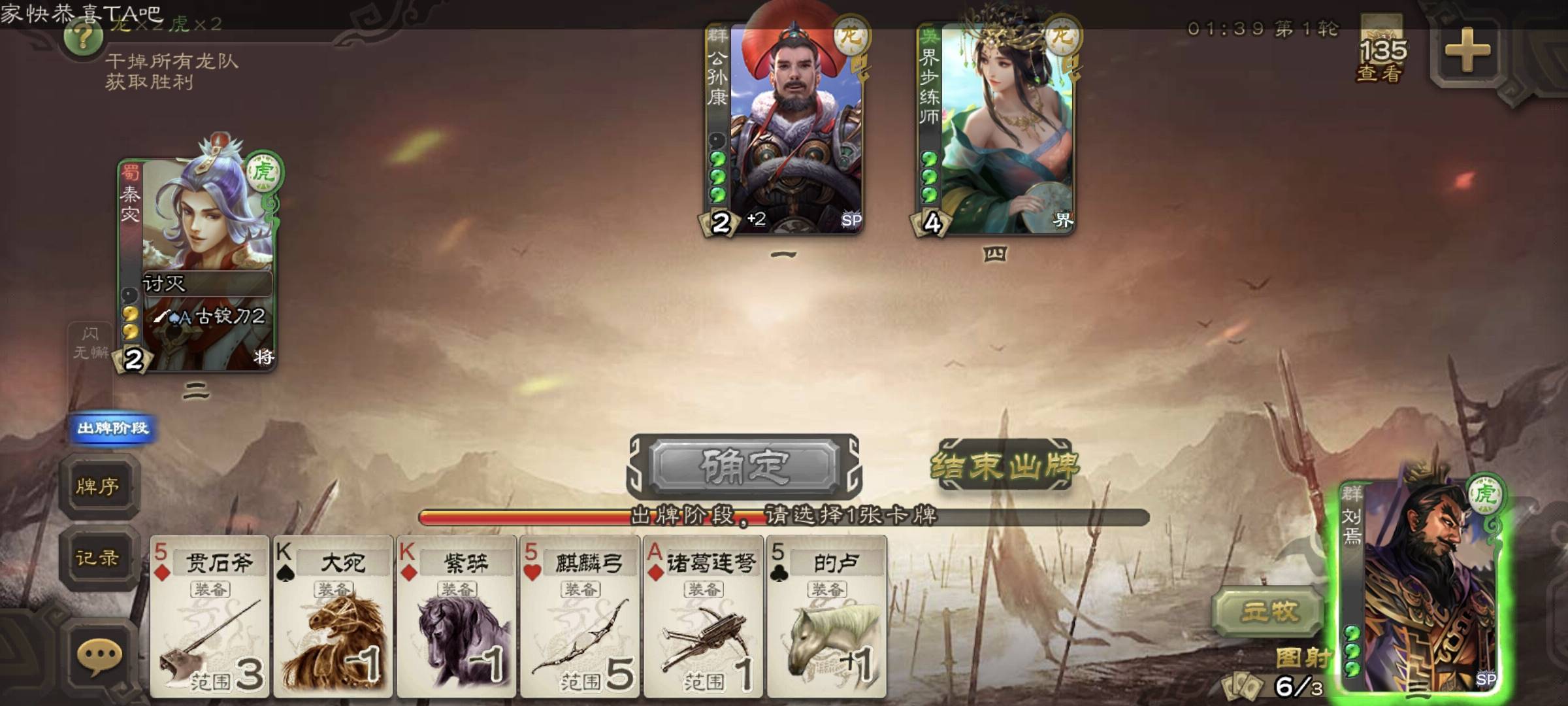The width and height of the screenshot is (1568, 706).
Task: Click the plus button in corner
Action: (x=1467, y=50)
